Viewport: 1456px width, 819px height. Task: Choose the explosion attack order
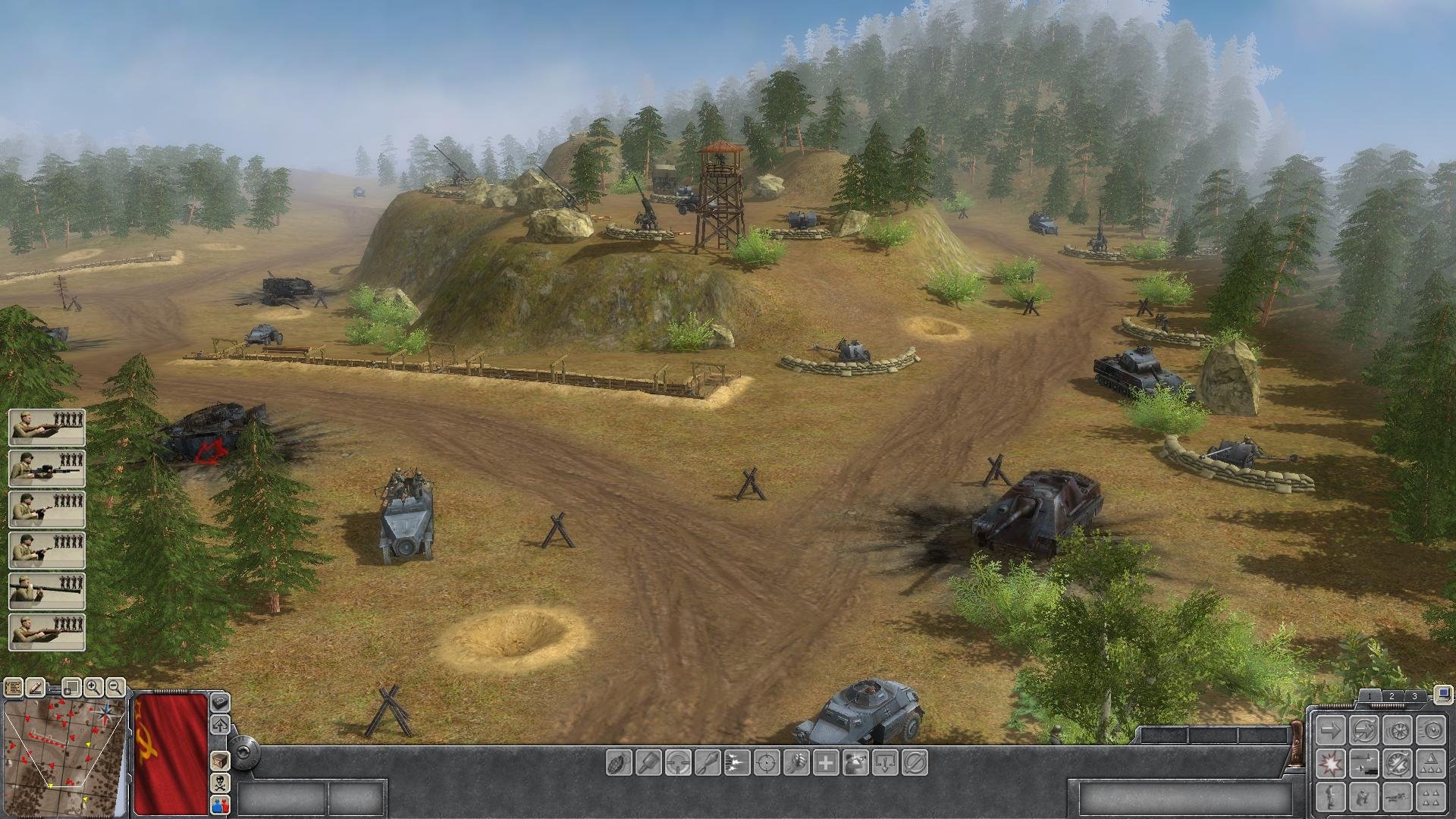point(1330,764)
